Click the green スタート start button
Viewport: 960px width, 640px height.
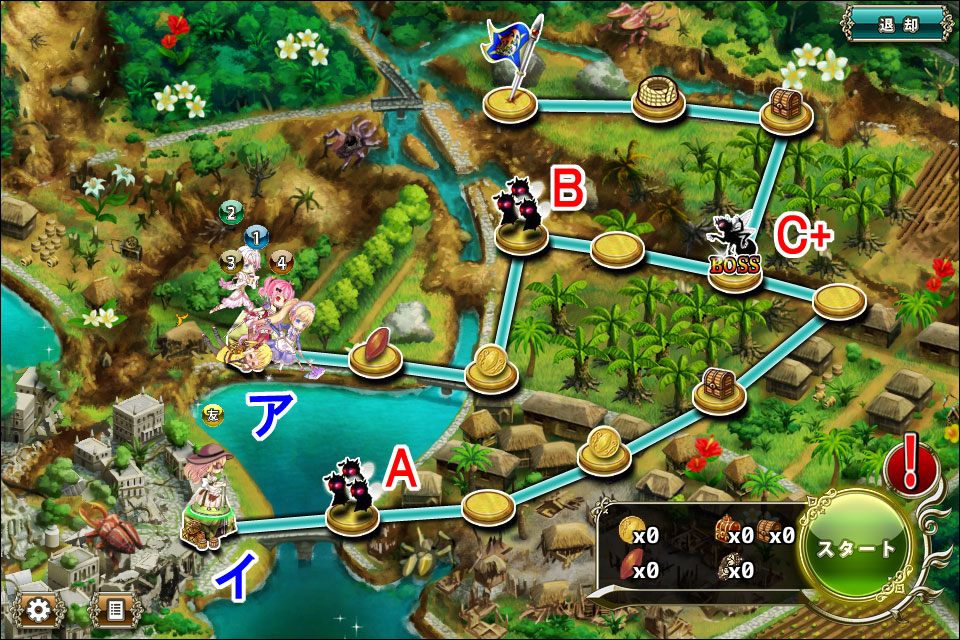point(856,549)
